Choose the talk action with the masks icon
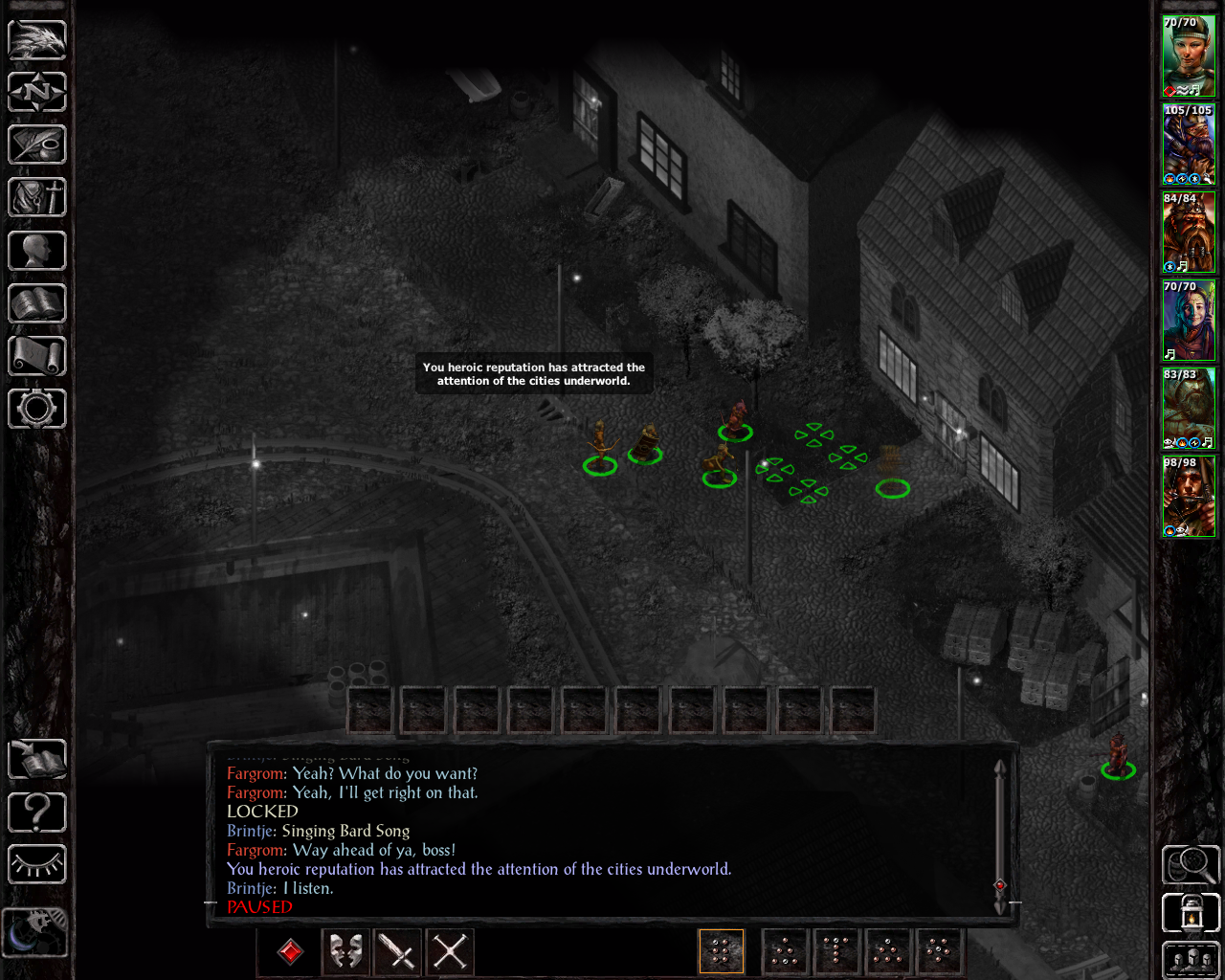The width and height of the screenshot is (1225, 980). click(x=345, y=951)
